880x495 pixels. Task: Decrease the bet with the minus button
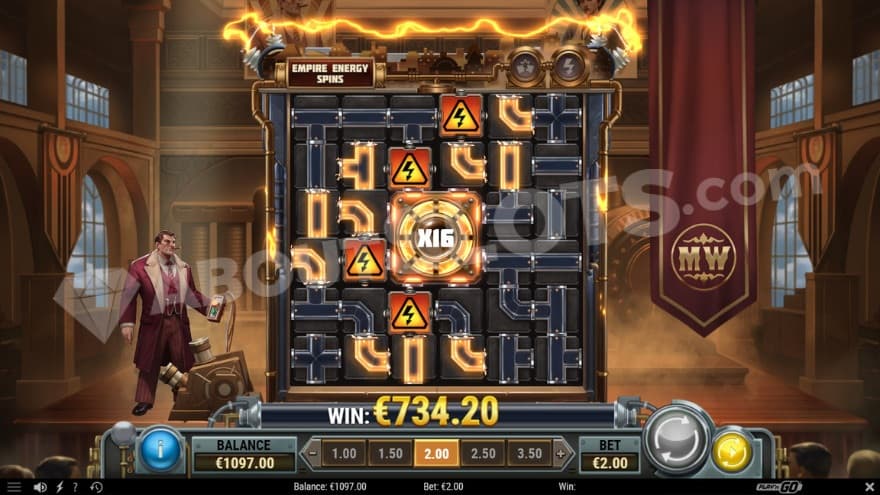(311, 454)
